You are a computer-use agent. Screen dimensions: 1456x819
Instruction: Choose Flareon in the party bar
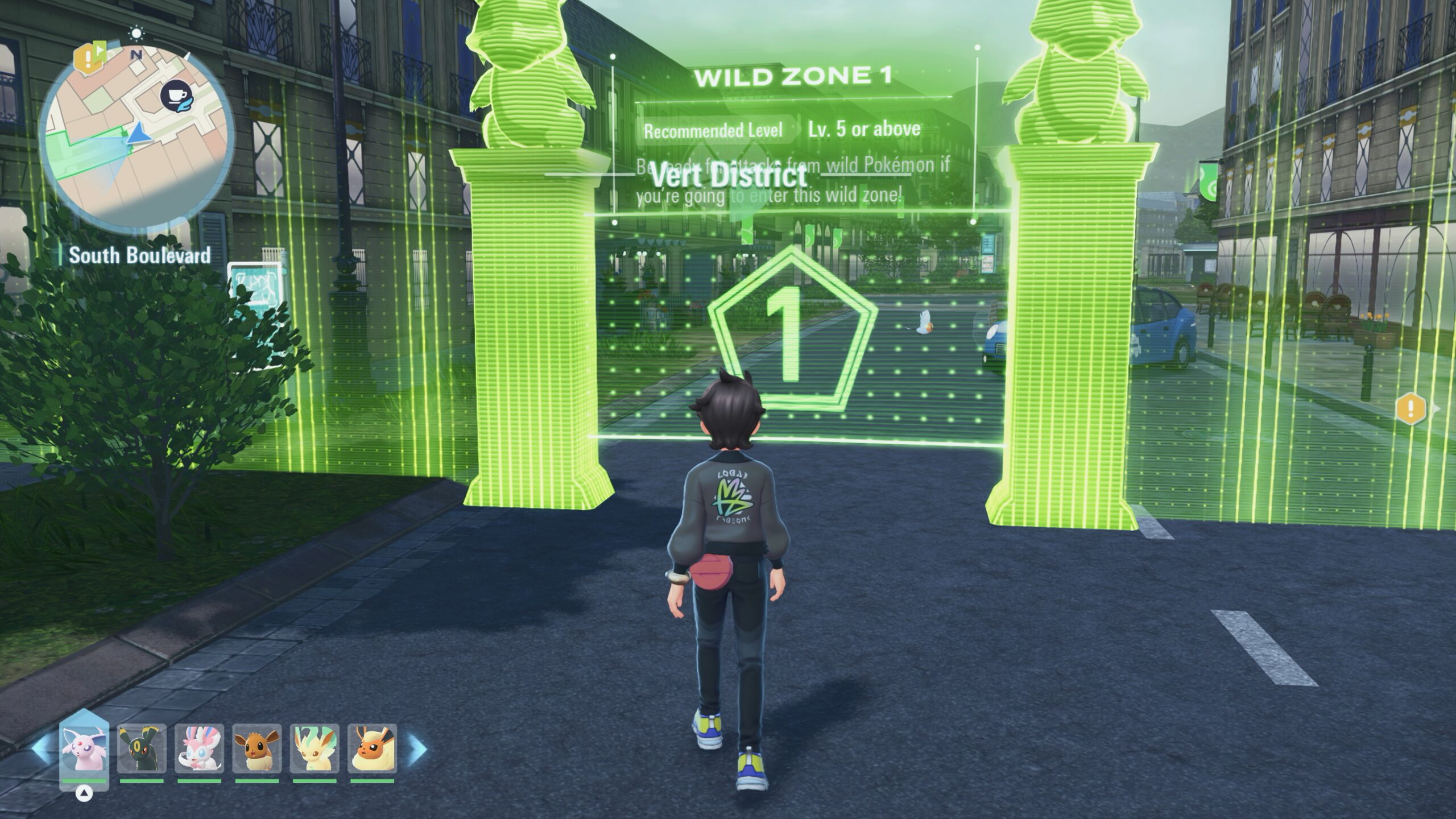pyautogui.click(x=372, y=748)
